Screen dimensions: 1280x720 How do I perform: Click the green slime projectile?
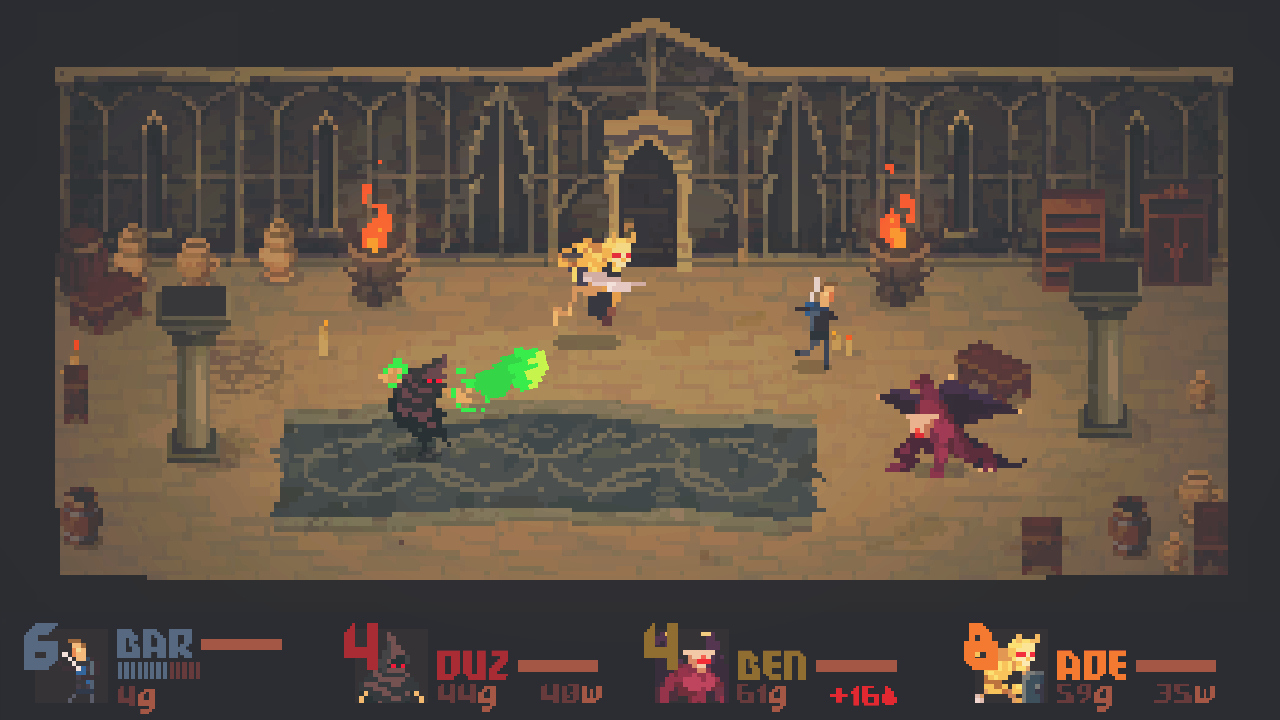point(510,375)
